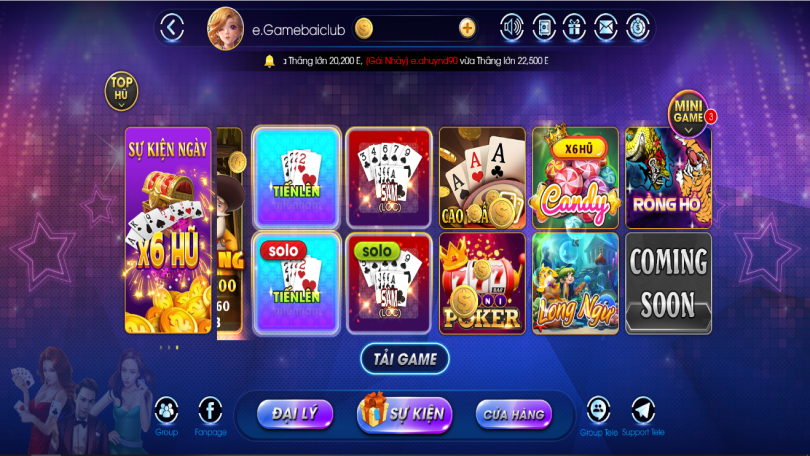Open the safe vault icon
810x456 pixels.
coord(543,28)
